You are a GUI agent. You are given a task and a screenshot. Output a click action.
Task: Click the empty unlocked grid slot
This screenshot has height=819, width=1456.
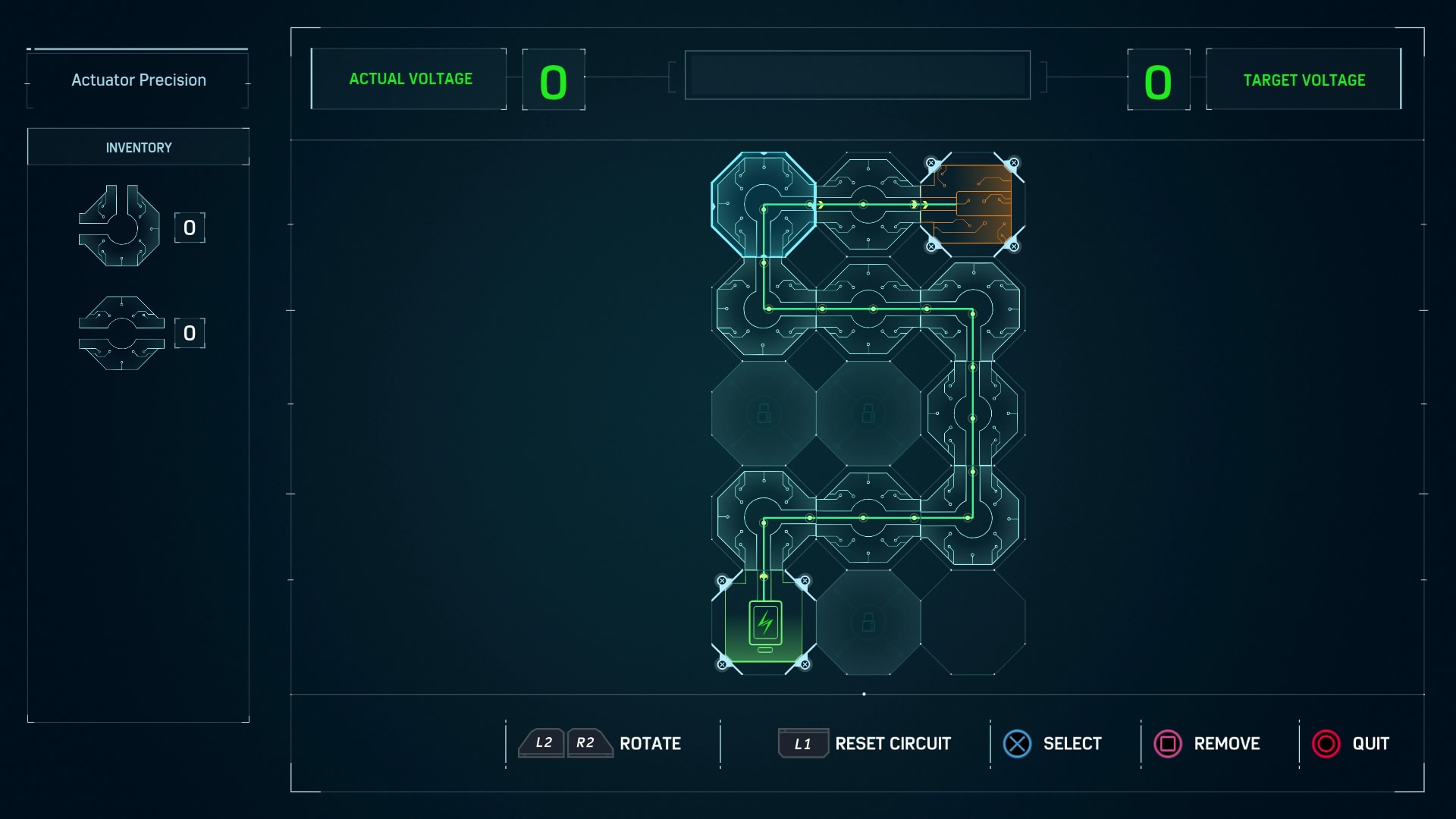pyautogui.click(x=973, y=623)
